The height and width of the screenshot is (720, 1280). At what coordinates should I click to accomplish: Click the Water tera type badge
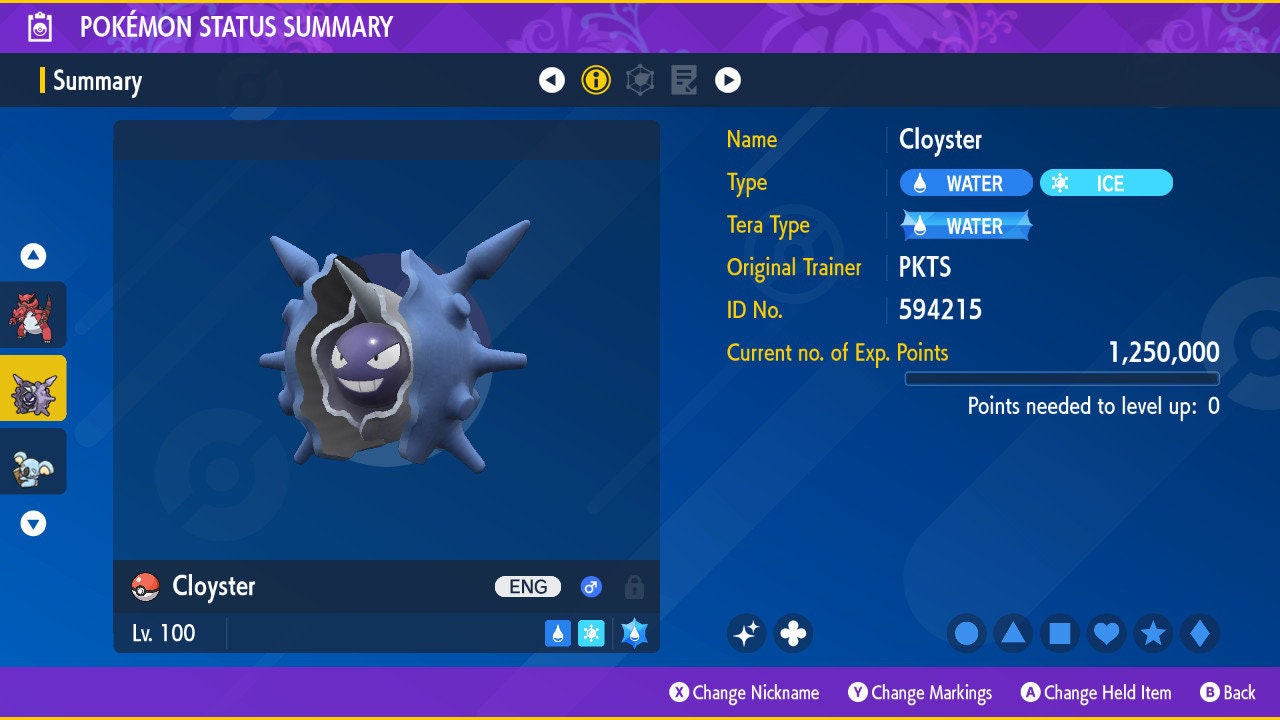[966, 226]
